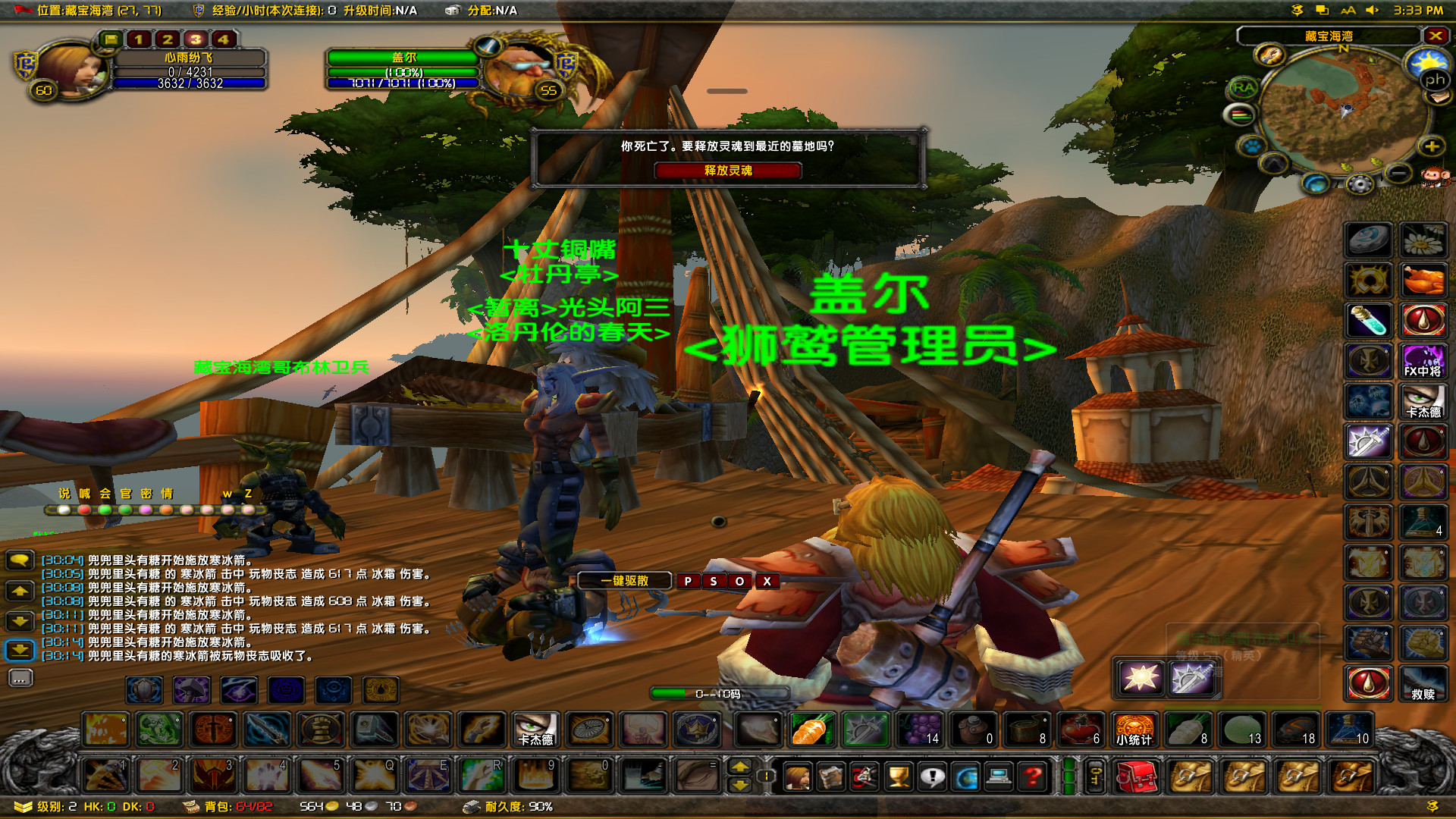Click the gear icon below the minimap

click(x=1359, y=185)
